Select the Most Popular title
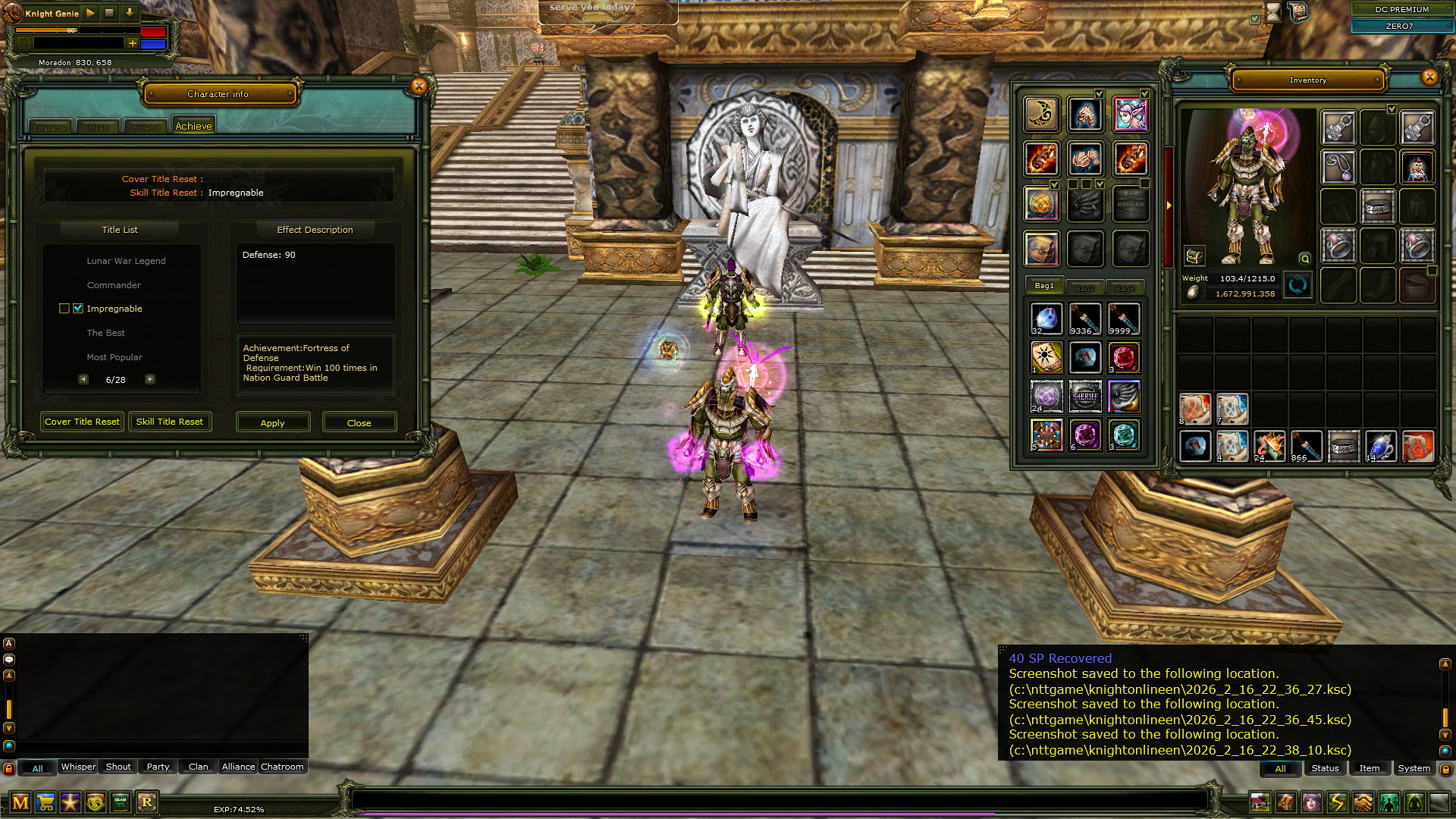The image size is (1456, 819). click(115, 357)
